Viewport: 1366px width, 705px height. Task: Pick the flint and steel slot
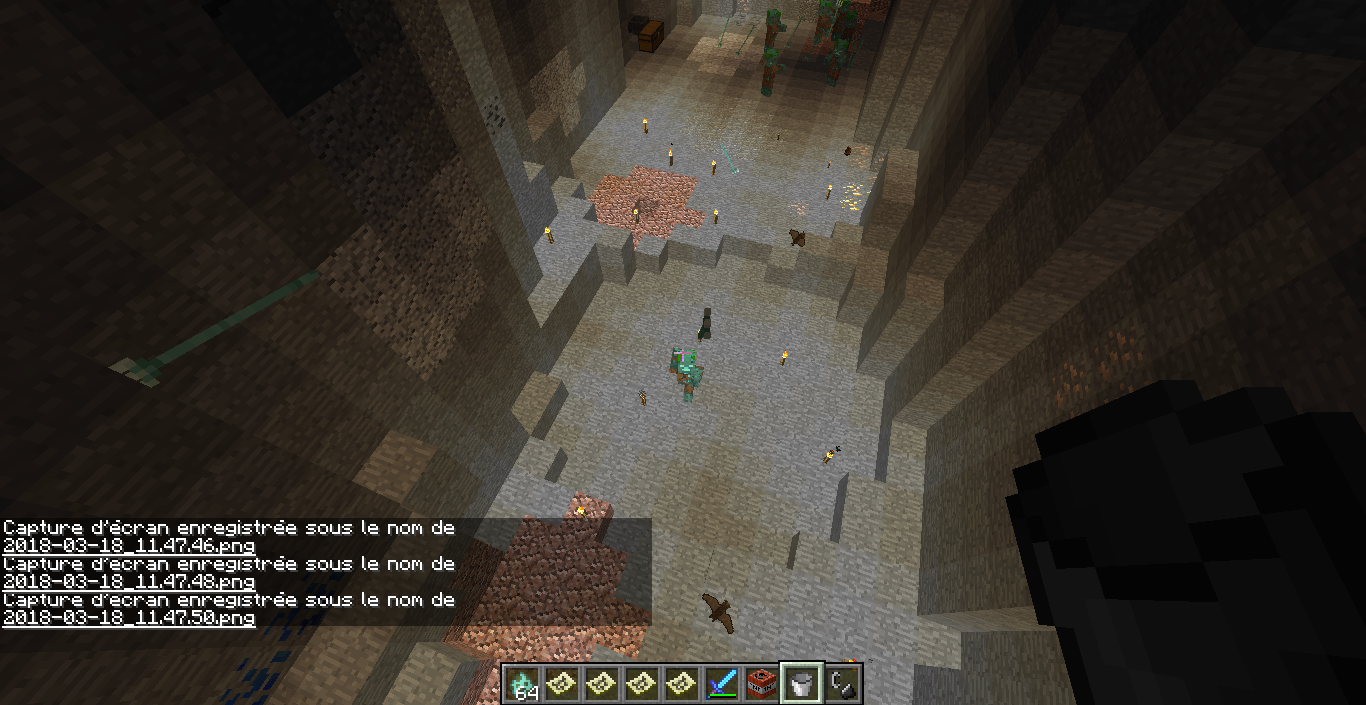[842, 683]
